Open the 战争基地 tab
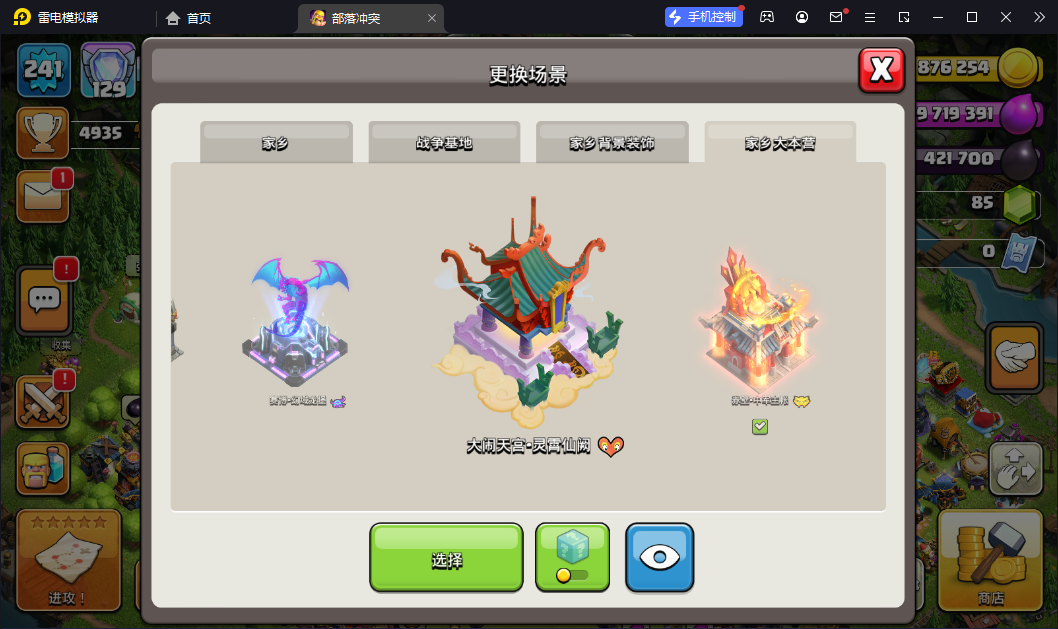Viewport: 1058px width, 629px height. click(x=444, y=143)
